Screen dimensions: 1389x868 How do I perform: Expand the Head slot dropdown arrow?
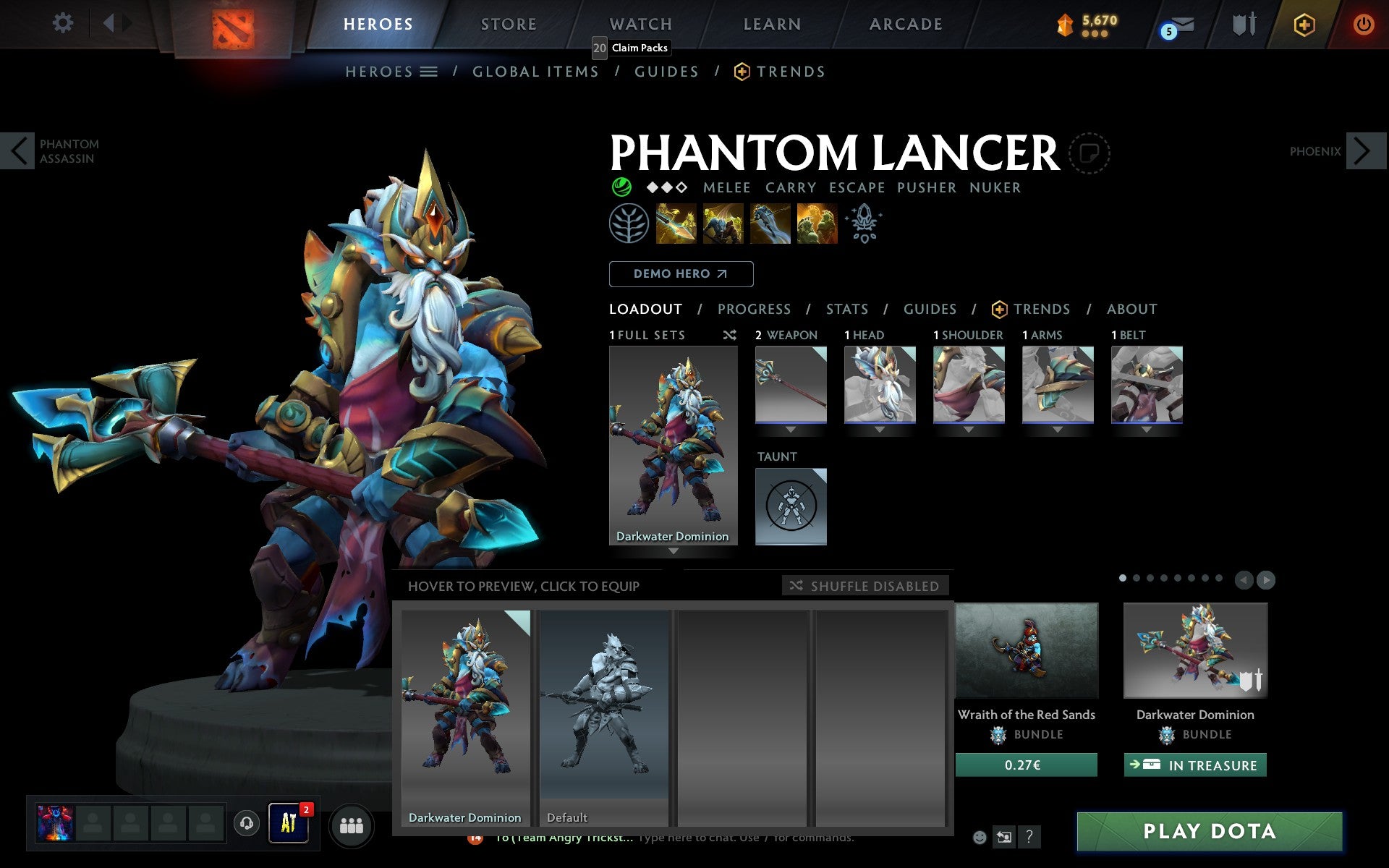pyautogui.click(x=880, y=428)
